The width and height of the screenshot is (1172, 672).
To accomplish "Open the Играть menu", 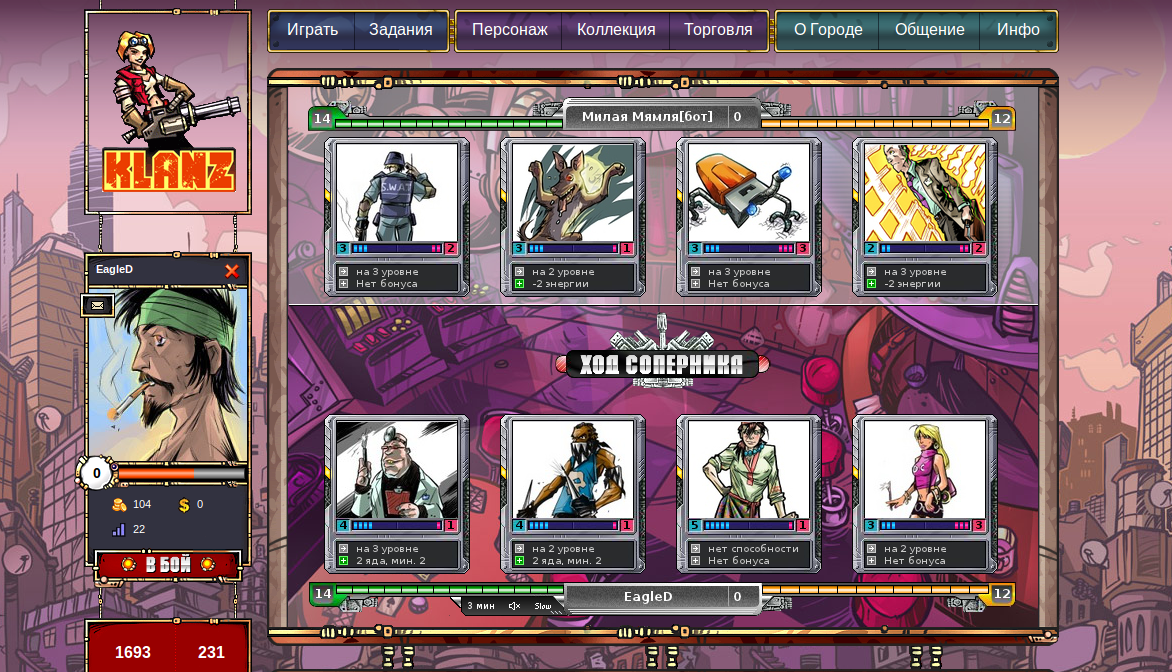I will (312, 30).
